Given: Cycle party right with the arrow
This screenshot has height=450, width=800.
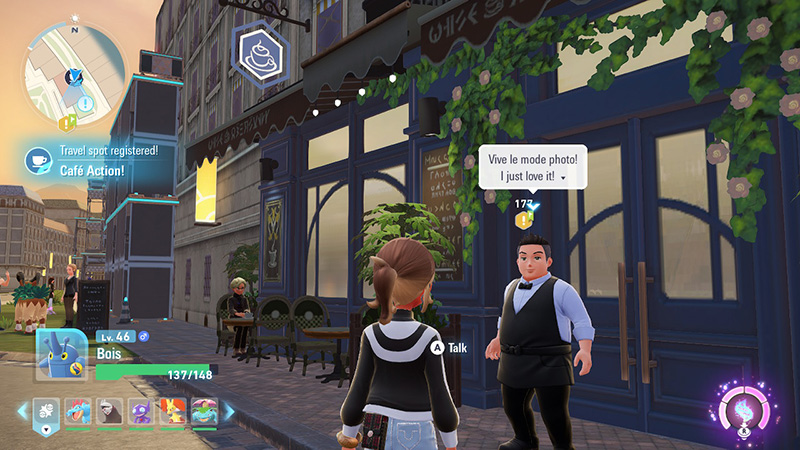Looking at the screenshot, I should tap(228, 411).
